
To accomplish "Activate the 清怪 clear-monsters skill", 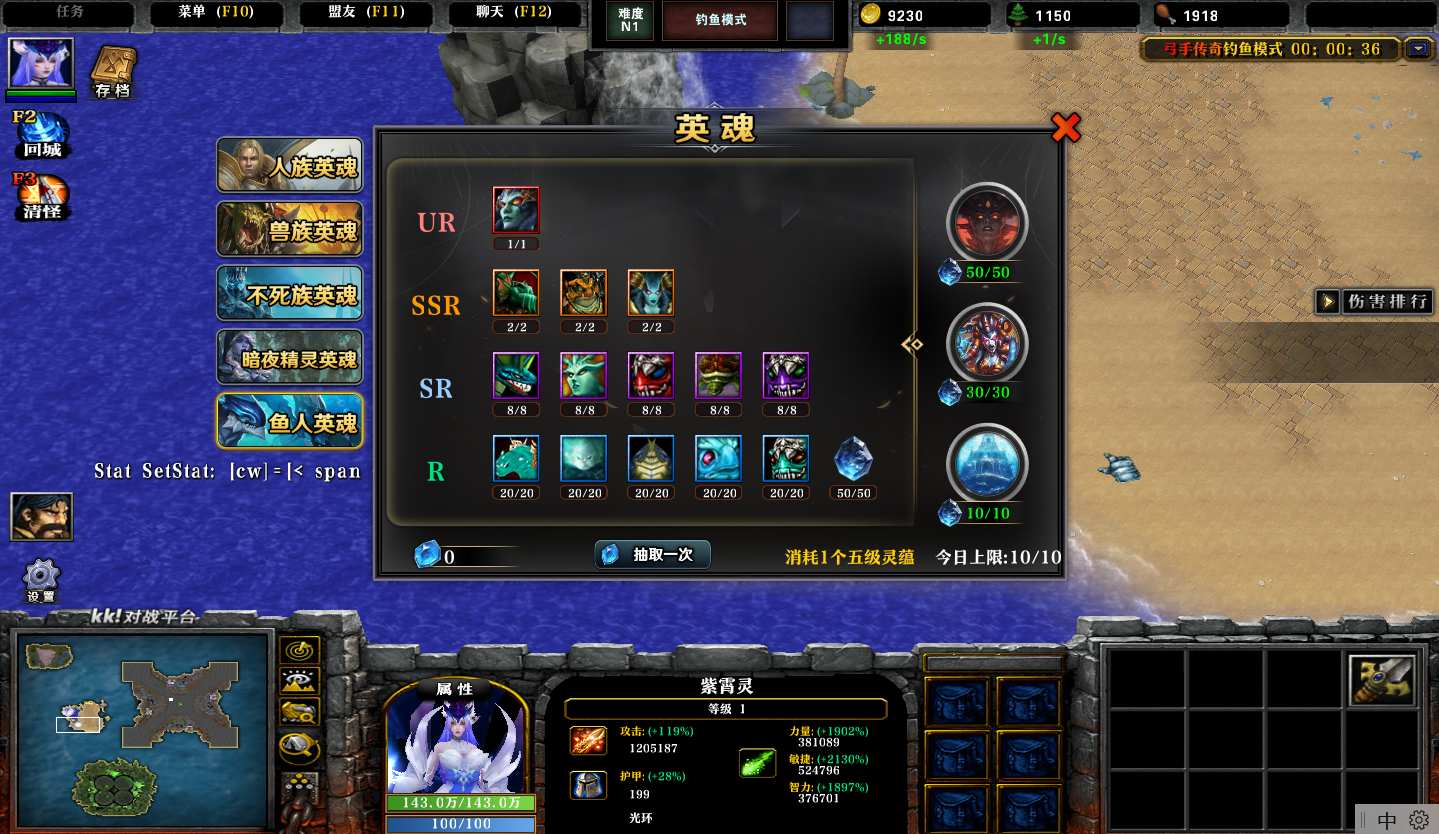I will tap(42, 196).
